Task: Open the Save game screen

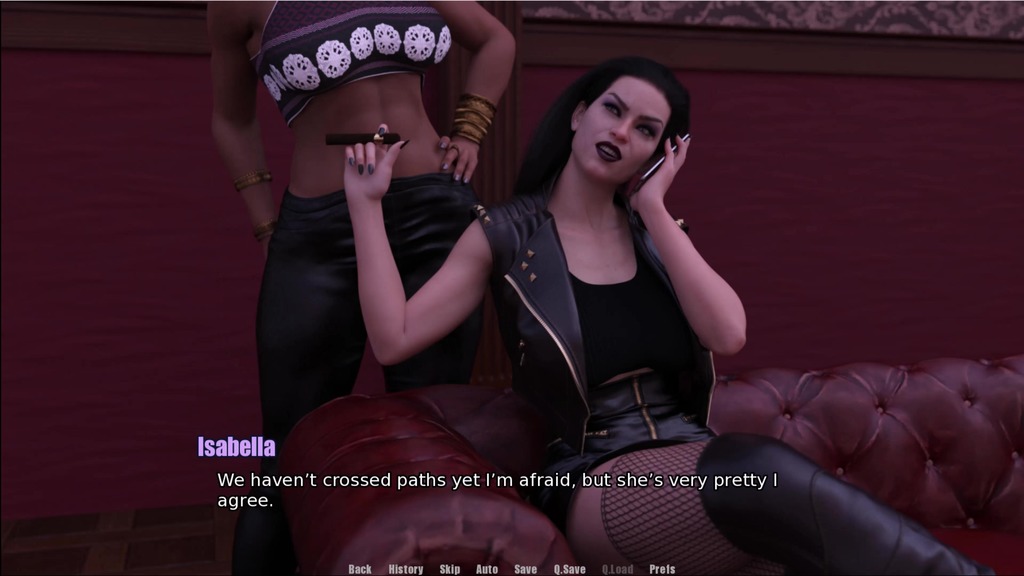Action: tap(525, 569)
